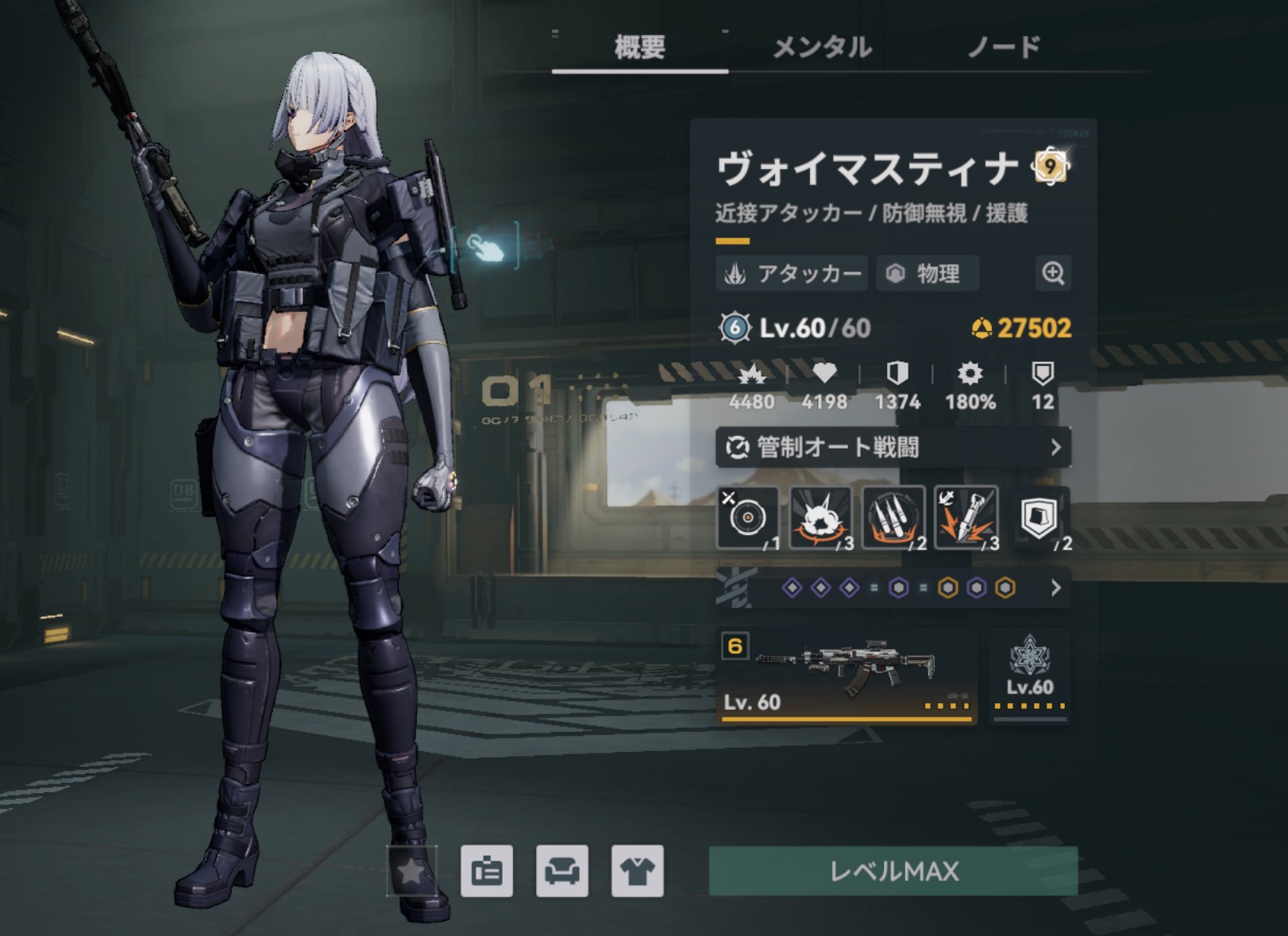This screenshot has width=1288, height=936.
Task: Tap the glowing hand touch icon
Action: [486, 247]
